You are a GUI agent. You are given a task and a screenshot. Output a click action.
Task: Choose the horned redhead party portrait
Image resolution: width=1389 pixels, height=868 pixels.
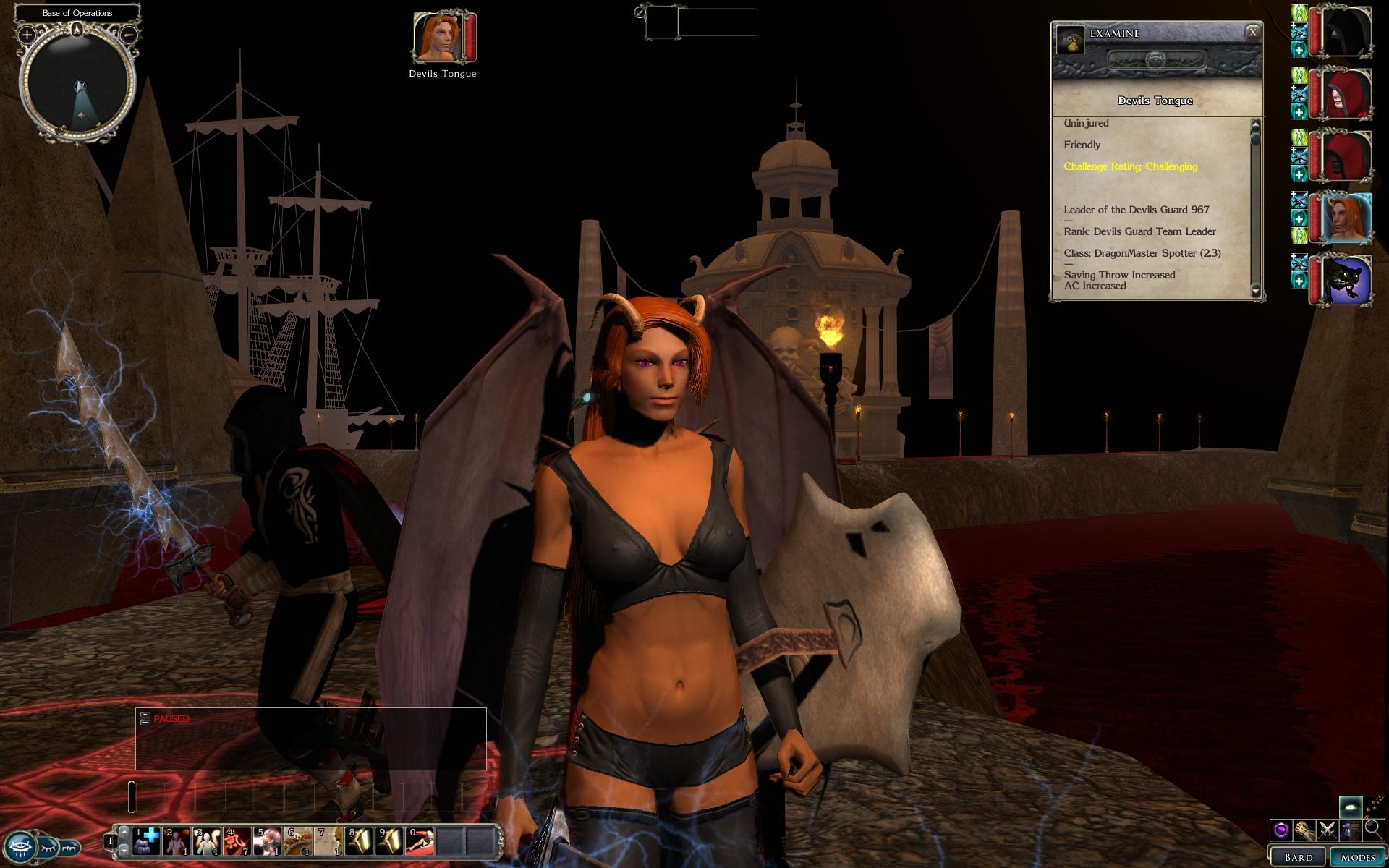(x=1348, y=218)
